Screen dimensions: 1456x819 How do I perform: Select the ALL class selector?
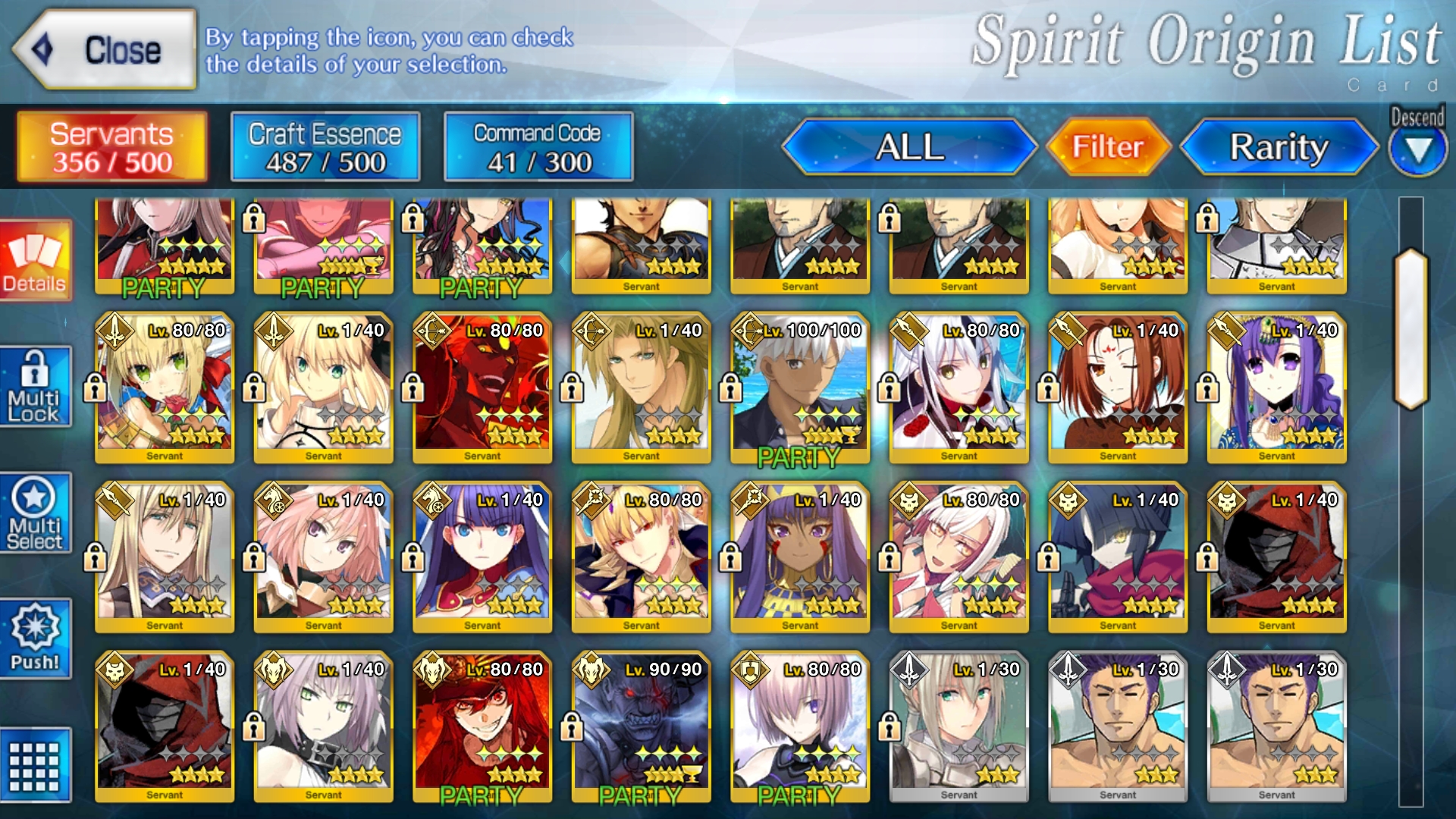(x=909, y=147)
